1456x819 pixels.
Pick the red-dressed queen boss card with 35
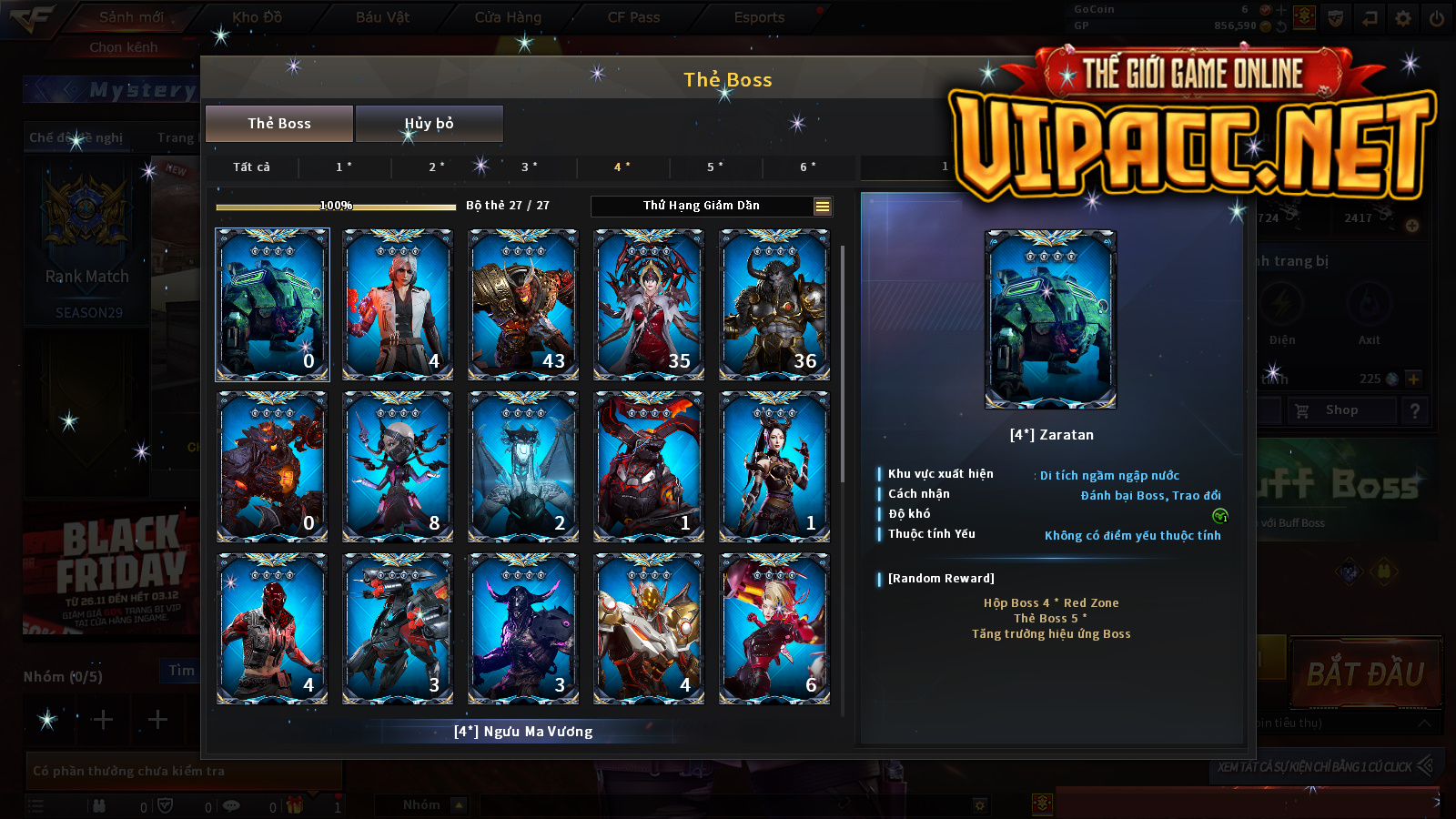[x=649, y=304]
